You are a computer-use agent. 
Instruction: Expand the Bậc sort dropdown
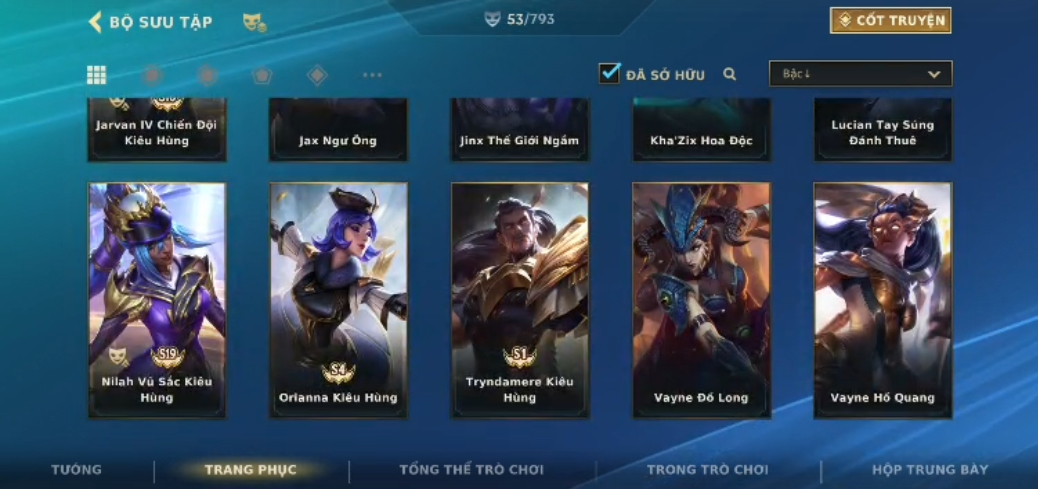[x=860, y=74]
